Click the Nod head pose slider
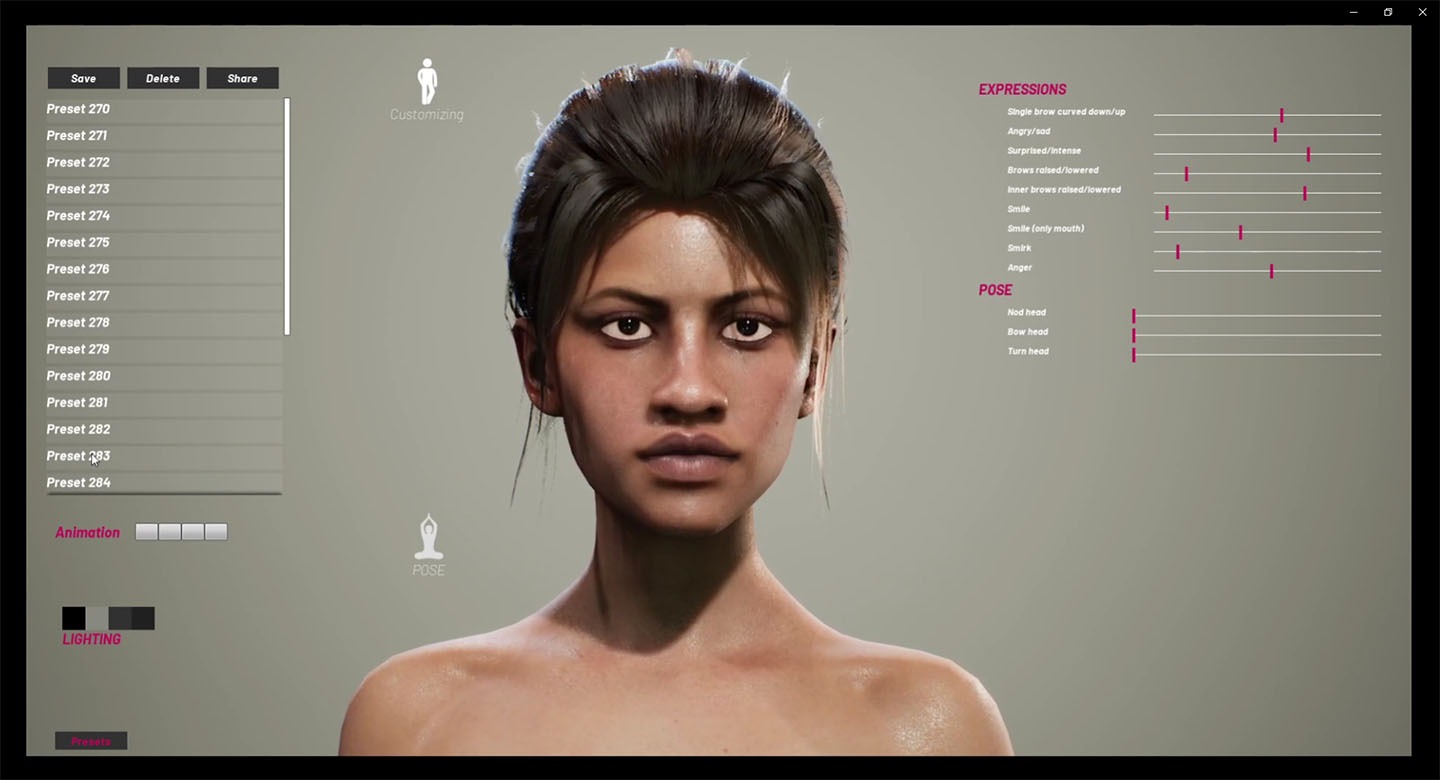The height and width of the screenshot is (780, 1440). point(1134,316)
